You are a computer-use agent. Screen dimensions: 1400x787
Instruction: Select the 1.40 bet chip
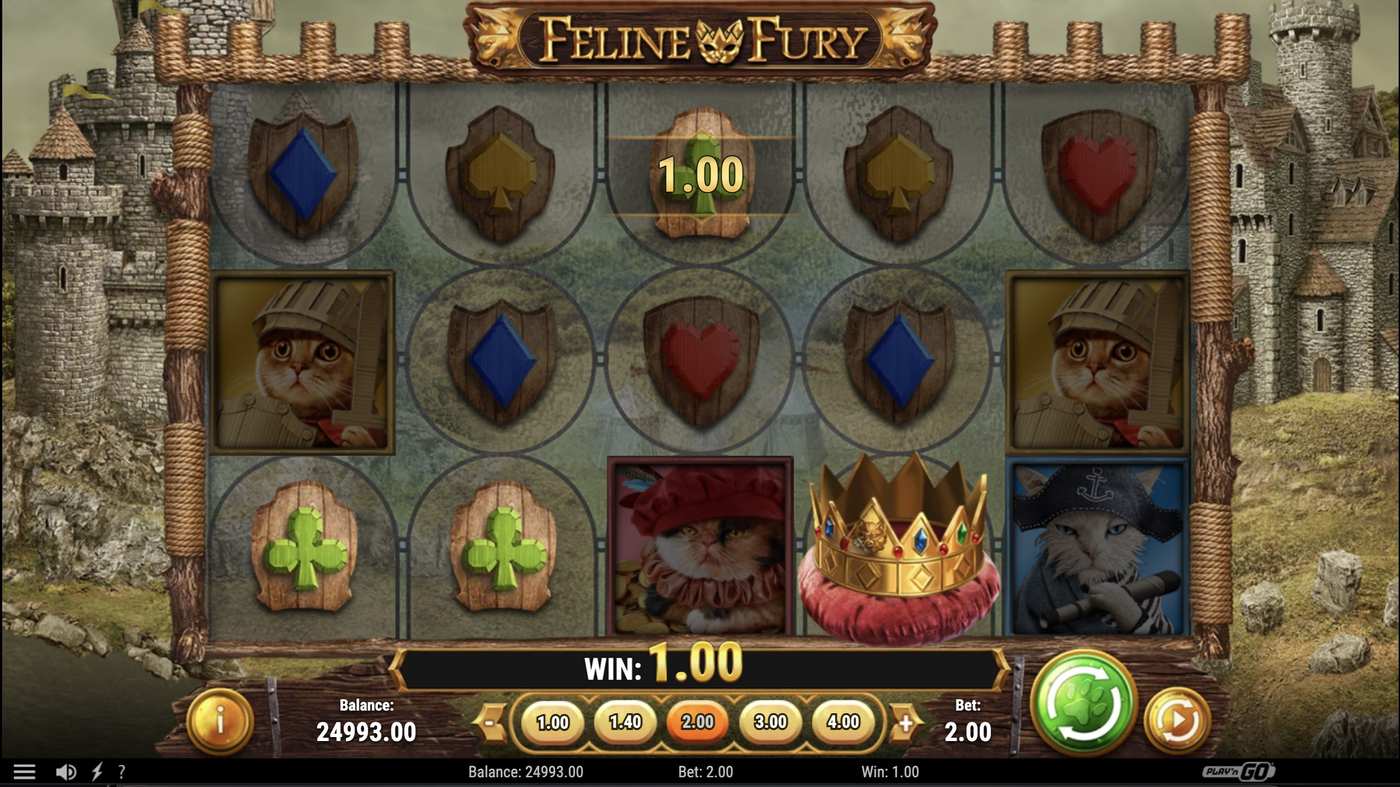[x=625, y=721]
